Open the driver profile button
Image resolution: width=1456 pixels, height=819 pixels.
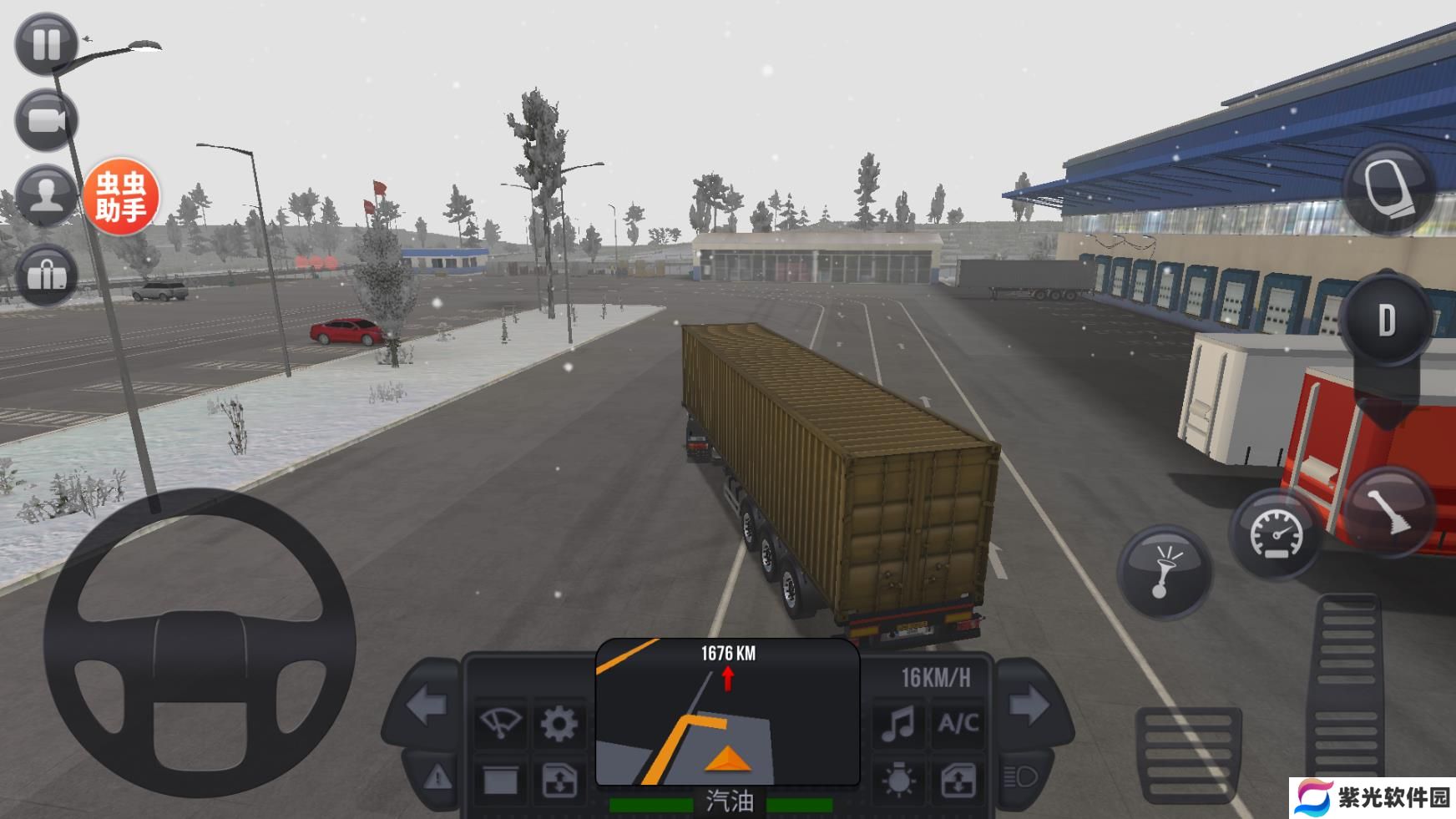tap(46, 196)
